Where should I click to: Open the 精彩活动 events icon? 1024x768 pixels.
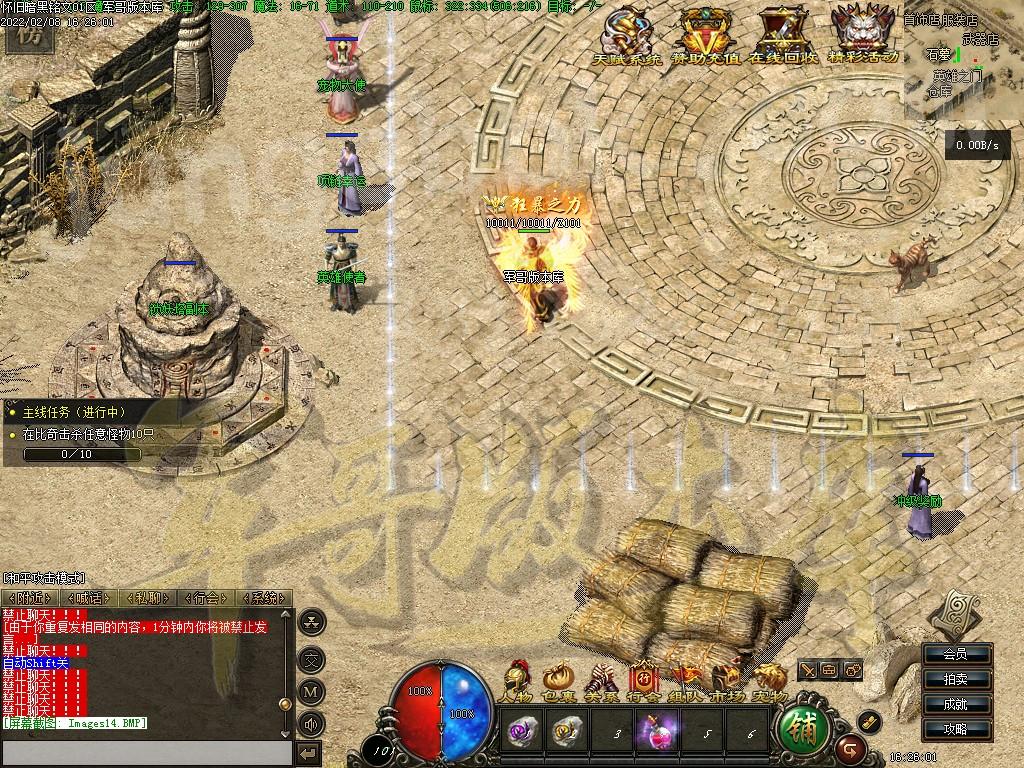pos(862,33)
